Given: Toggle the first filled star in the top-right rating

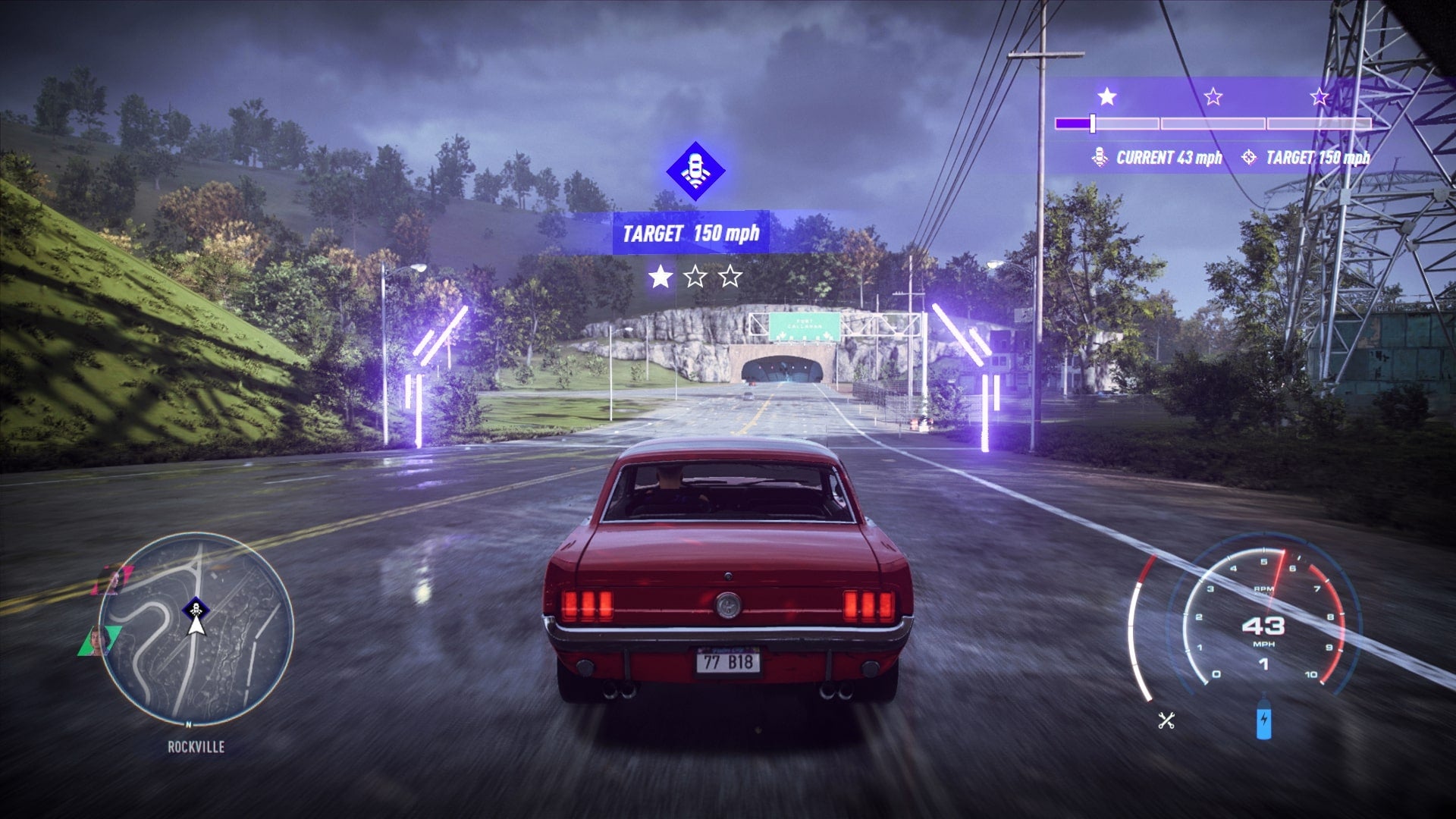Looking at the screenshot, I should [x=1106, y=96].
